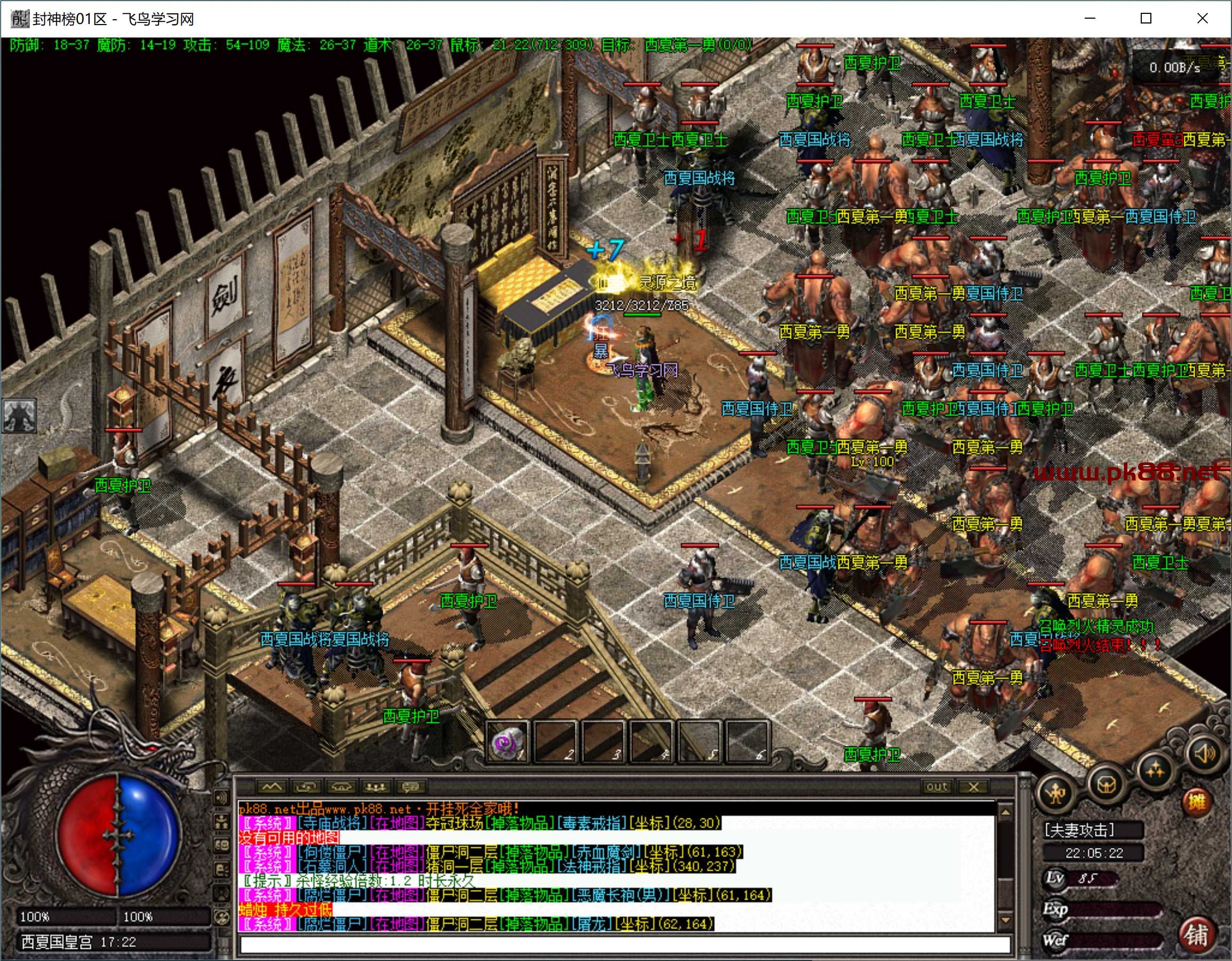Click the mountain-shaped button on the chat toolbar
Screen dimensions: 1232x961
pos(271,786)
